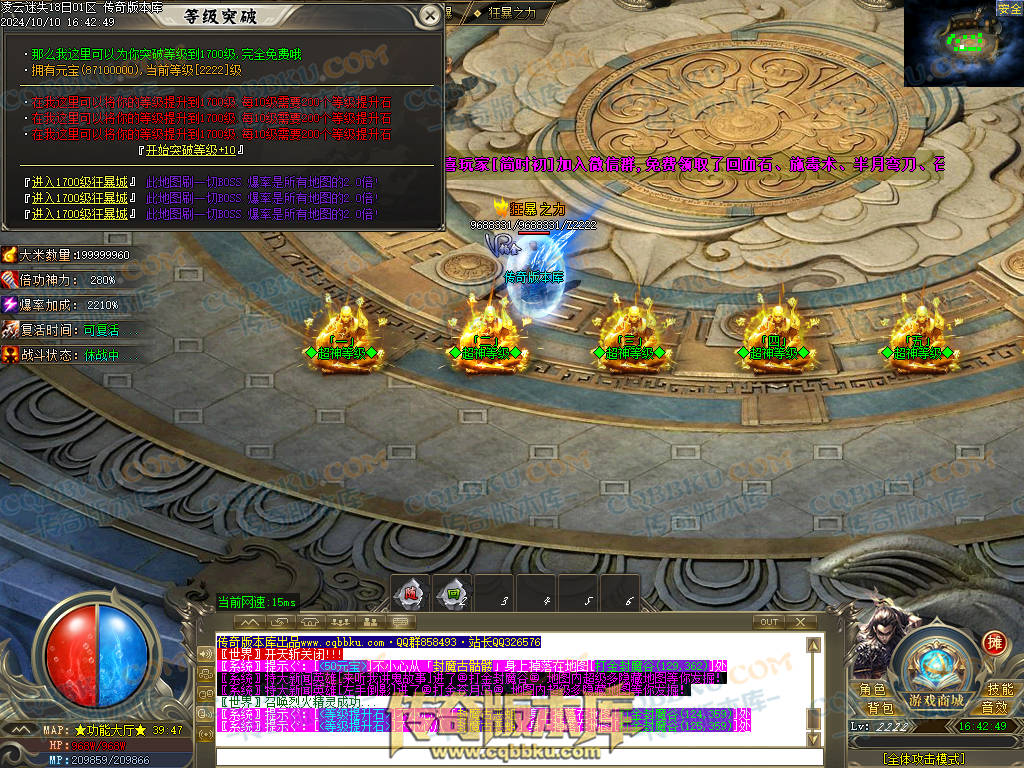Click the minimap in the corner
The height and width of the screenshot is (768, 1024).
(x=963, y=43)
